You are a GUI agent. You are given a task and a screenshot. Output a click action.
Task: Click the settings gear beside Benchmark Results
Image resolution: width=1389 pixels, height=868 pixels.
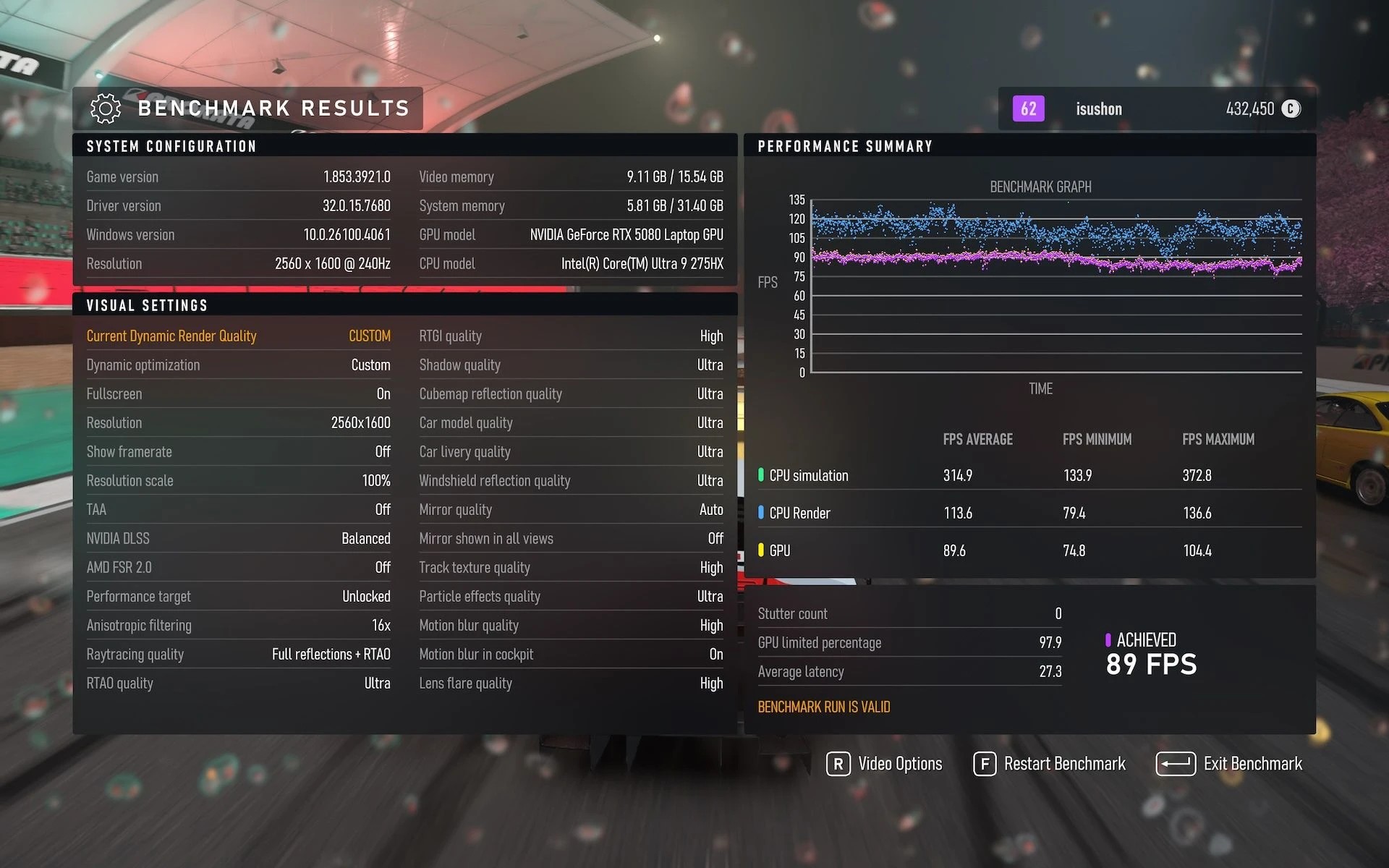click(x=105, y=108)
